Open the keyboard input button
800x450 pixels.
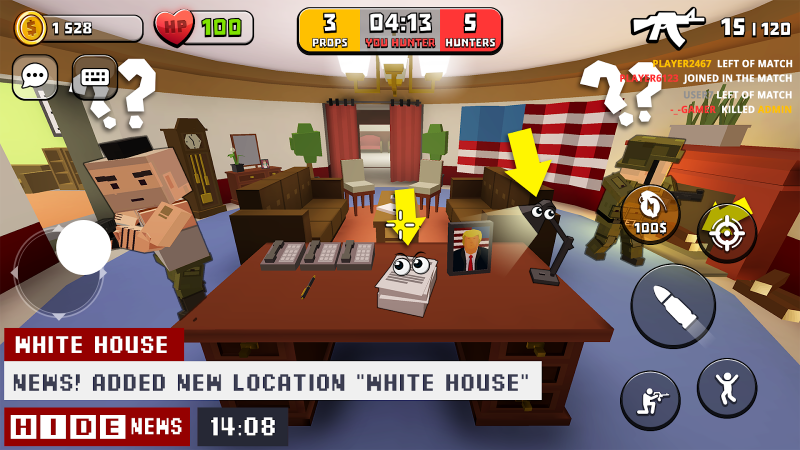[95, 77]
